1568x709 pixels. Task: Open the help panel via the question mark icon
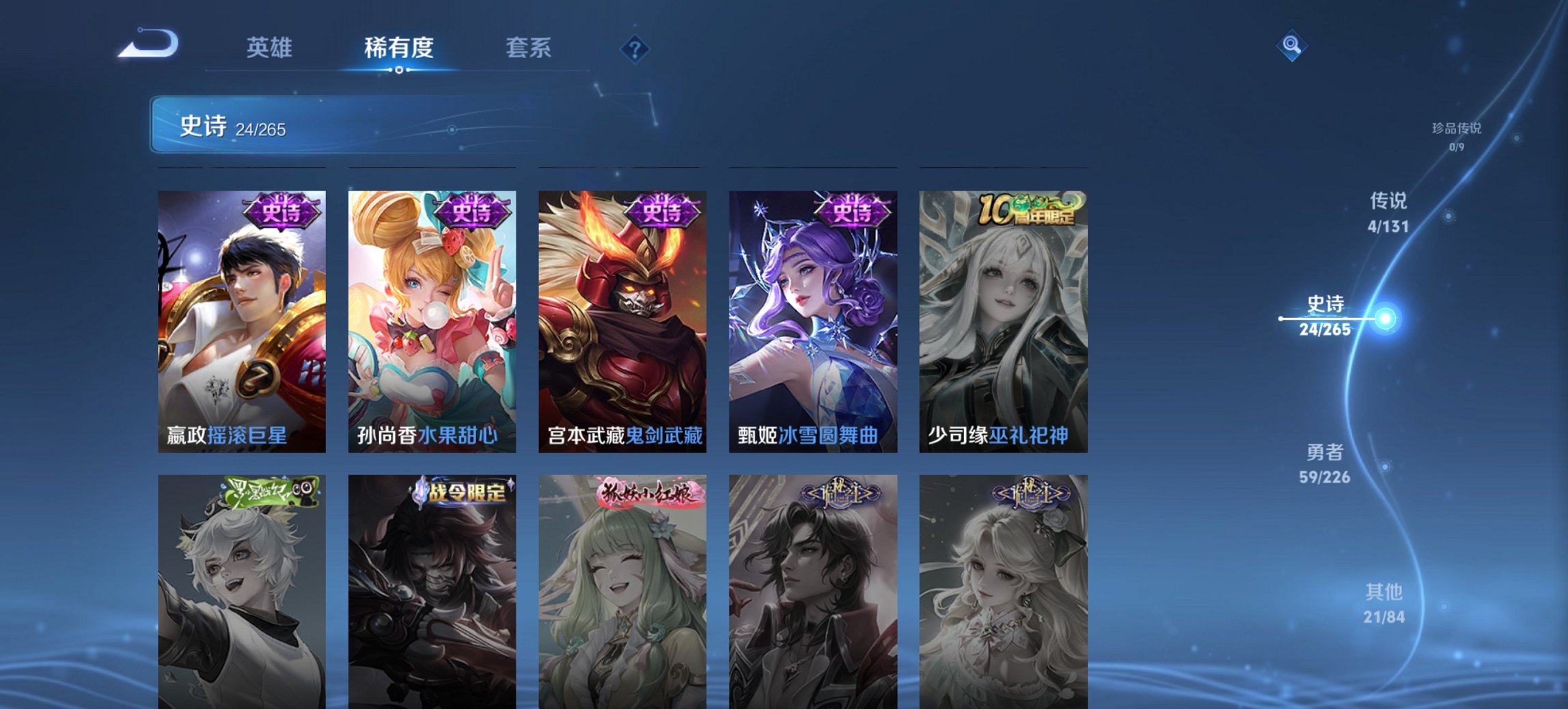[635, 47]
